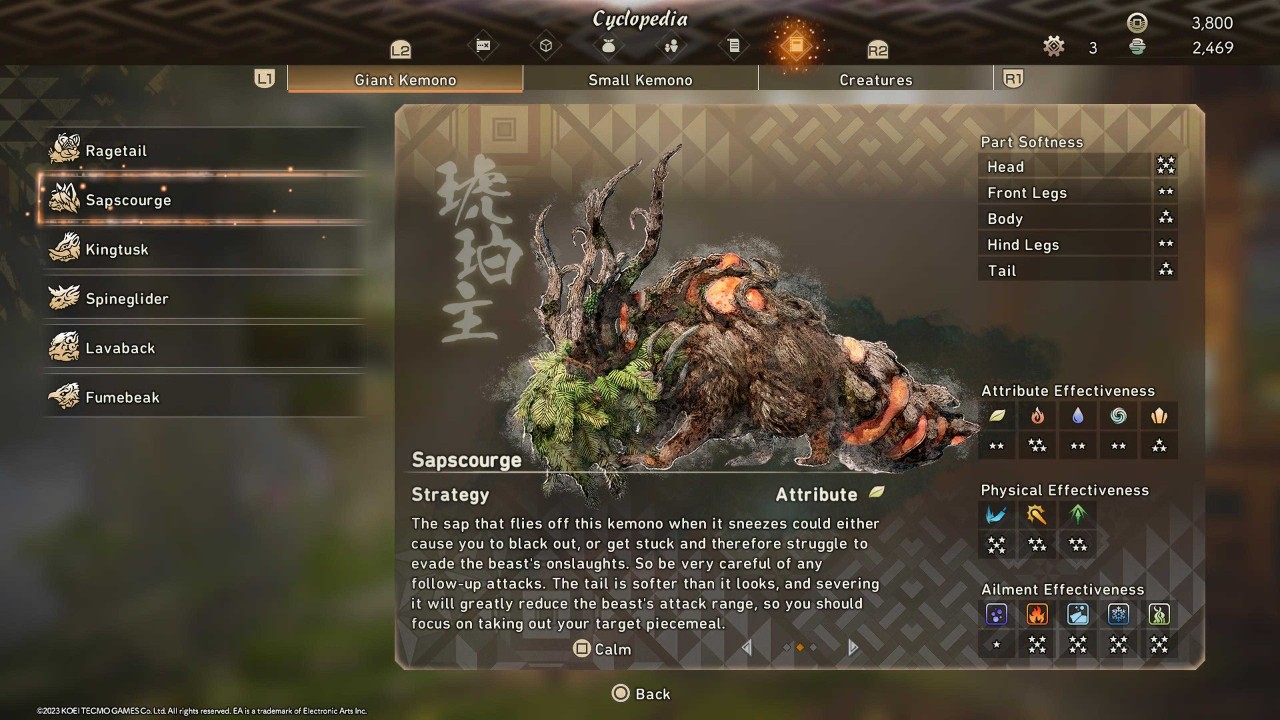
Task: Switch to the Giant Kemono tab
Action: click(405, 80)
